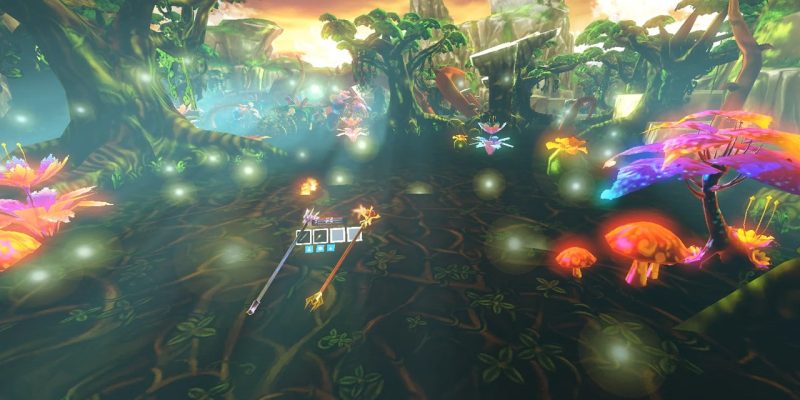Viewport: 800px width, 400px height.
Task: Select the slot with the small glowing spark
Action: pos(320,236)
